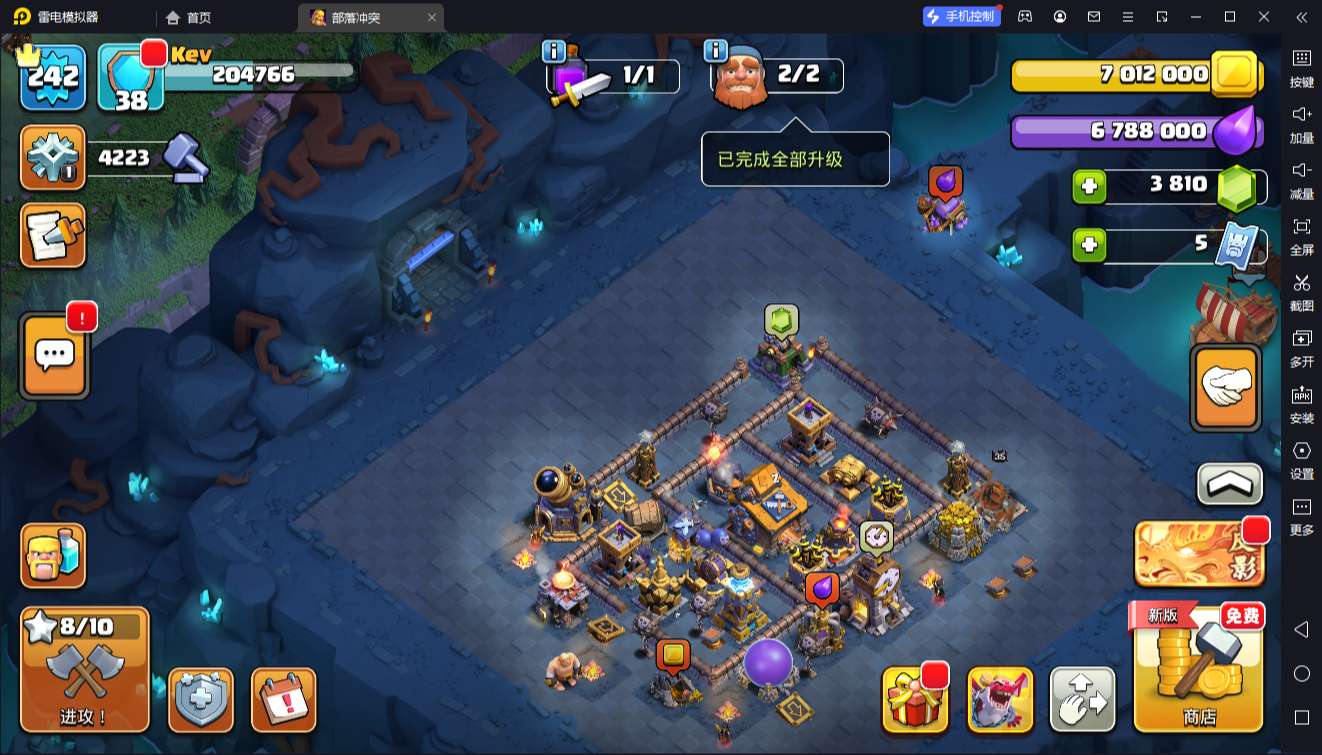Start a battle with the 进攻 button
1322x755 pixels.
point(85,669)
